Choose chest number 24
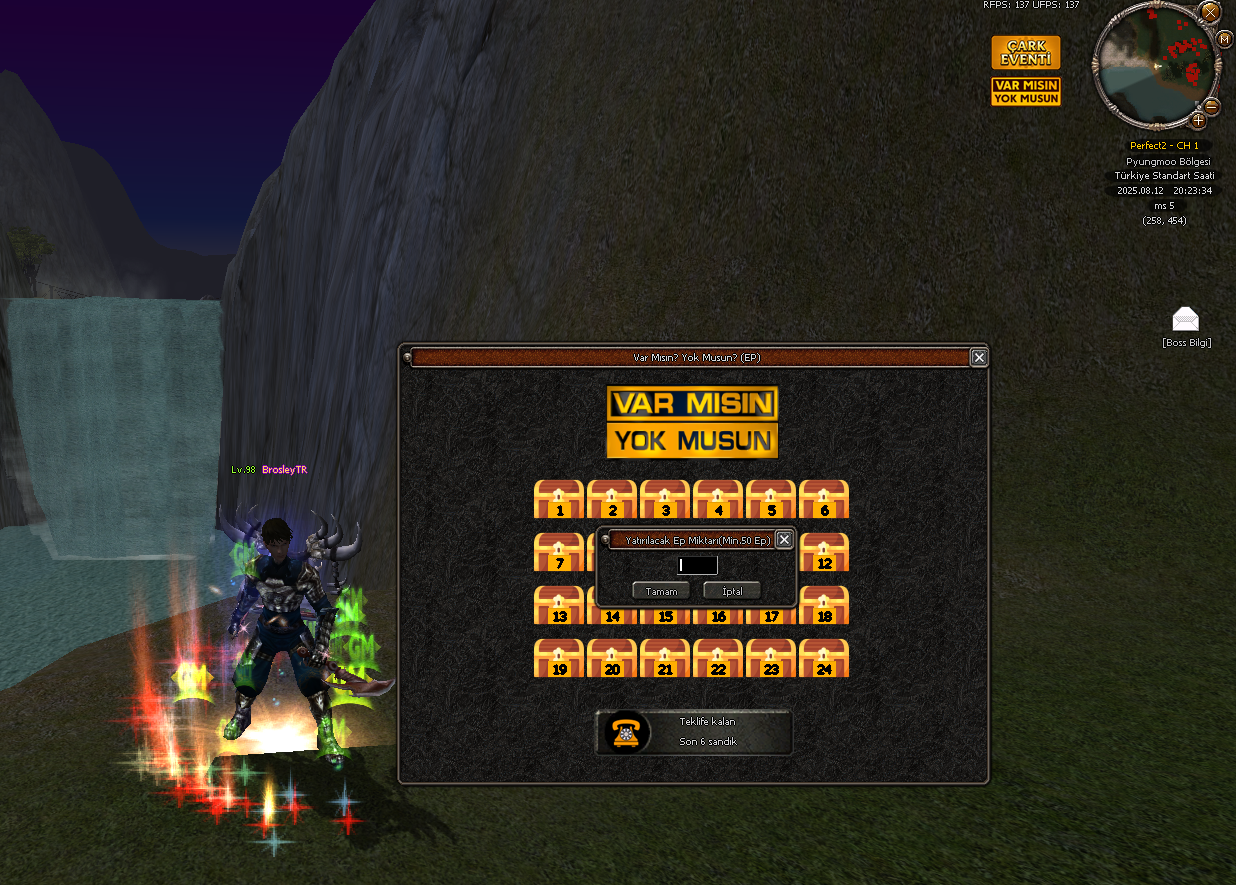 [824, 658]
